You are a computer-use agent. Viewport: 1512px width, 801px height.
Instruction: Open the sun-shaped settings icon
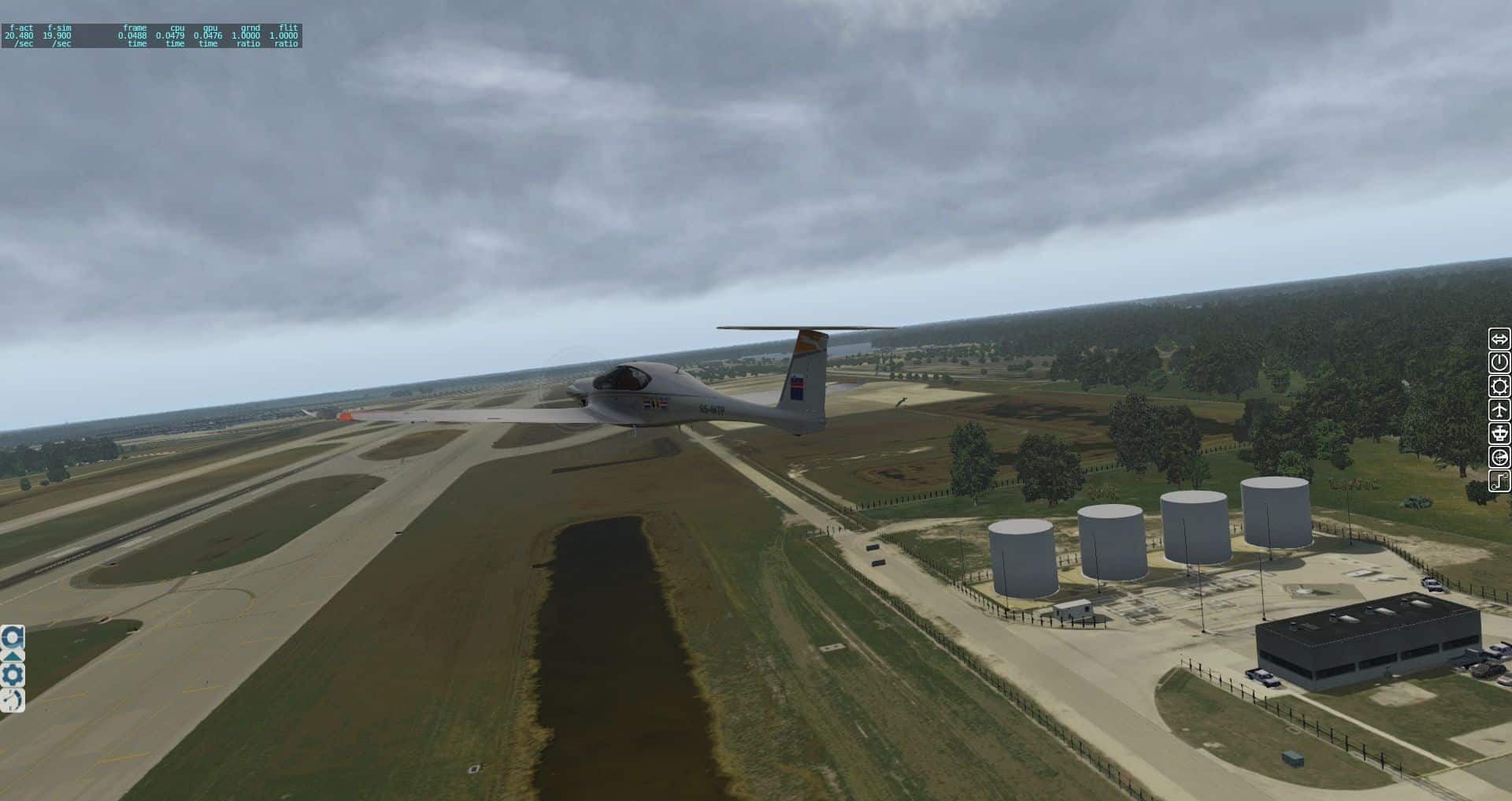click(x=1499, y=386)
